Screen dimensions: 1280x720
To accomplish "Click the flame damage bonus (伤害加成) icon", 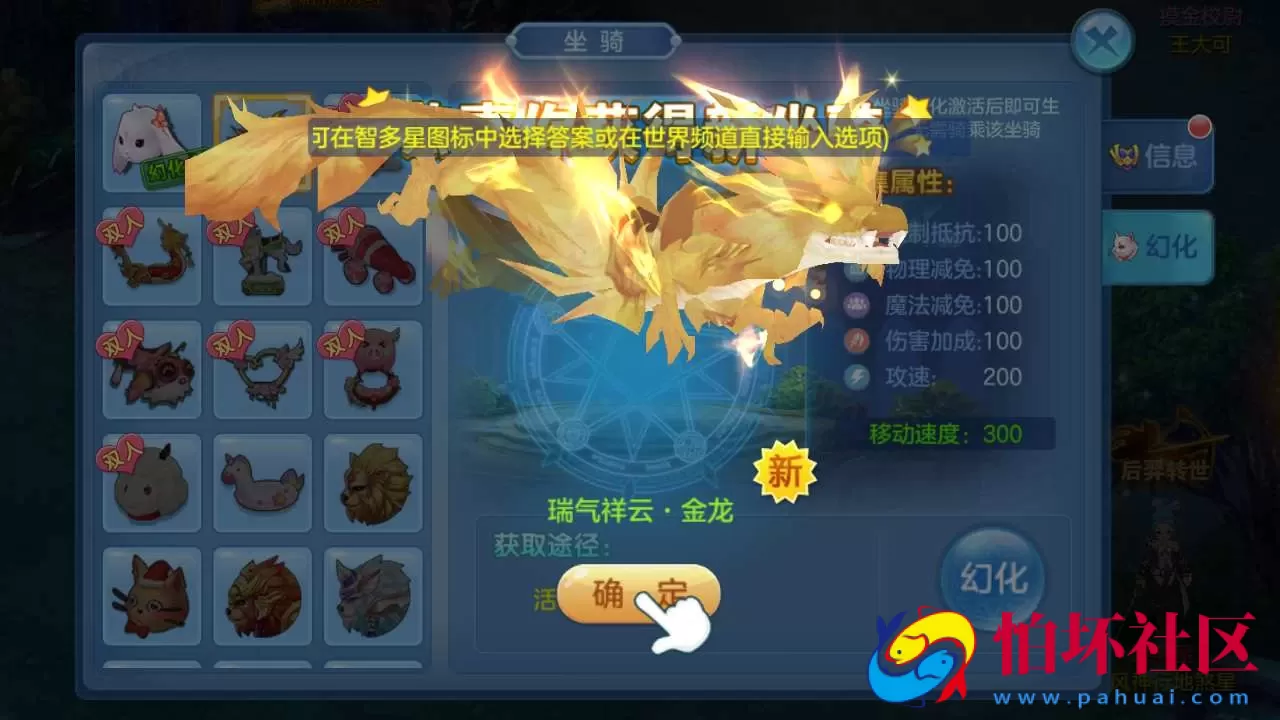I will 855,341.
